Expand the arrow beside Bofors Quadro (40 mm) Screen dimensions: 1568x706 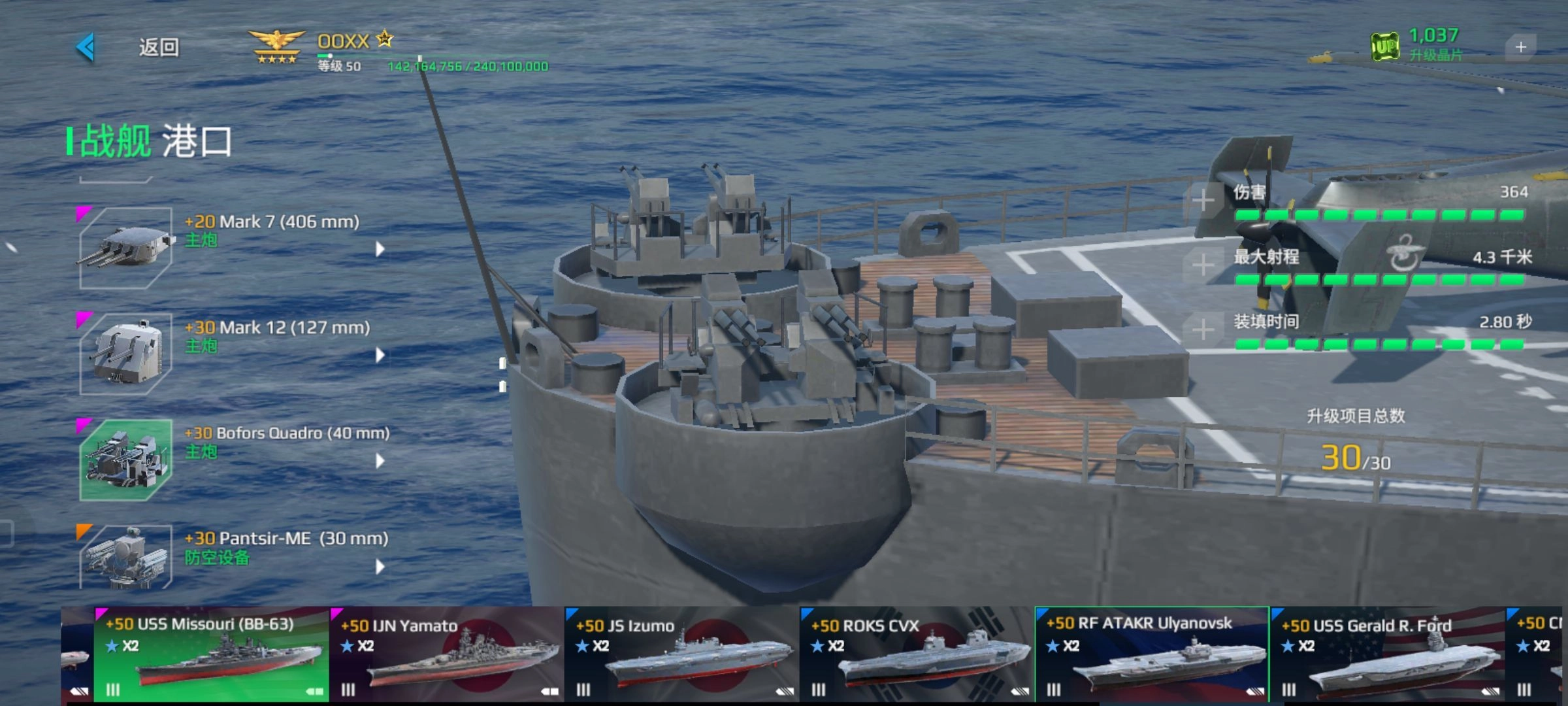click(x=380, y=461)
